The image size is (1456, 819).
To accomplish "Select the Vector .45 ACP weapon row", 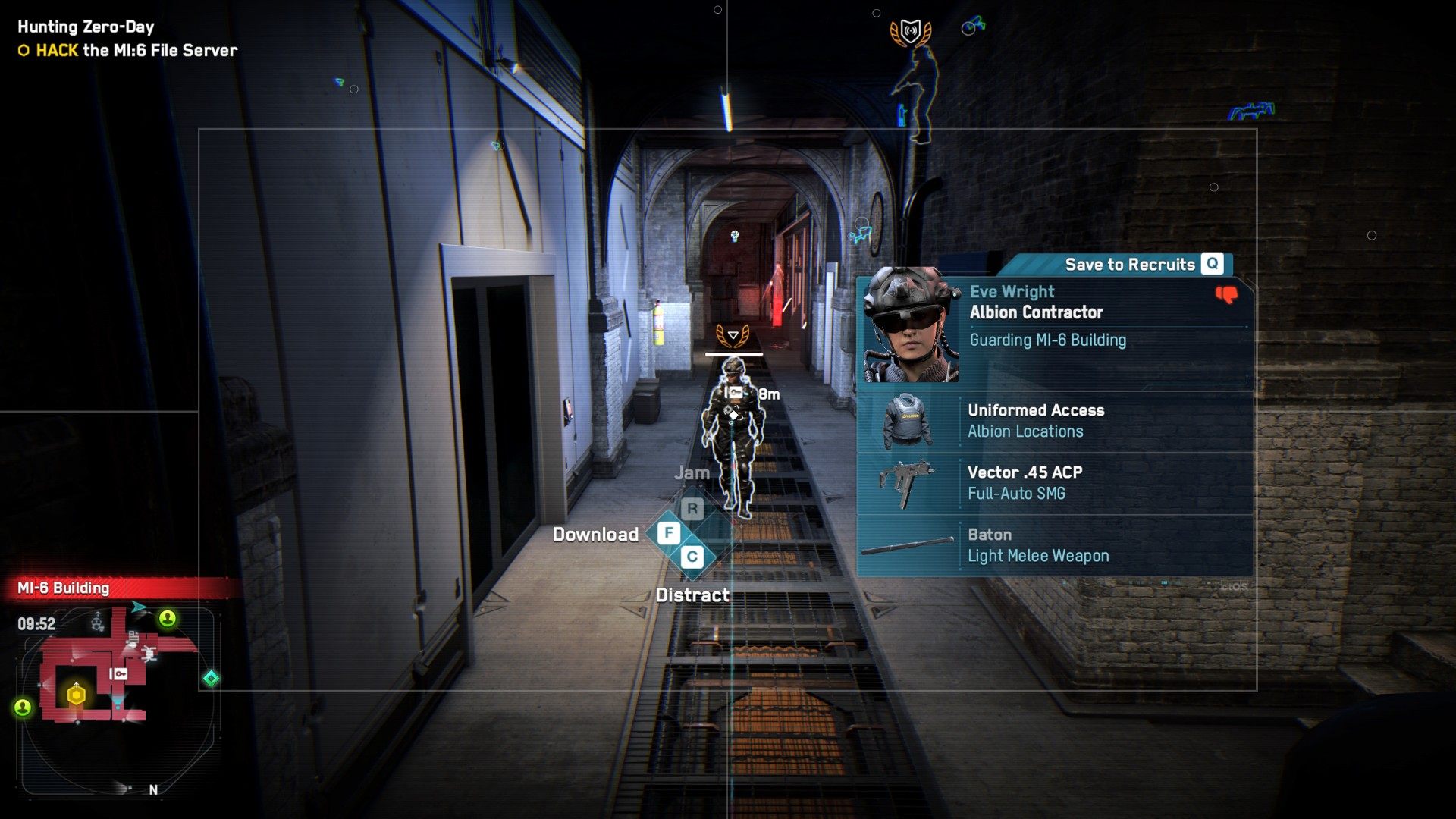I will 1054,483.
